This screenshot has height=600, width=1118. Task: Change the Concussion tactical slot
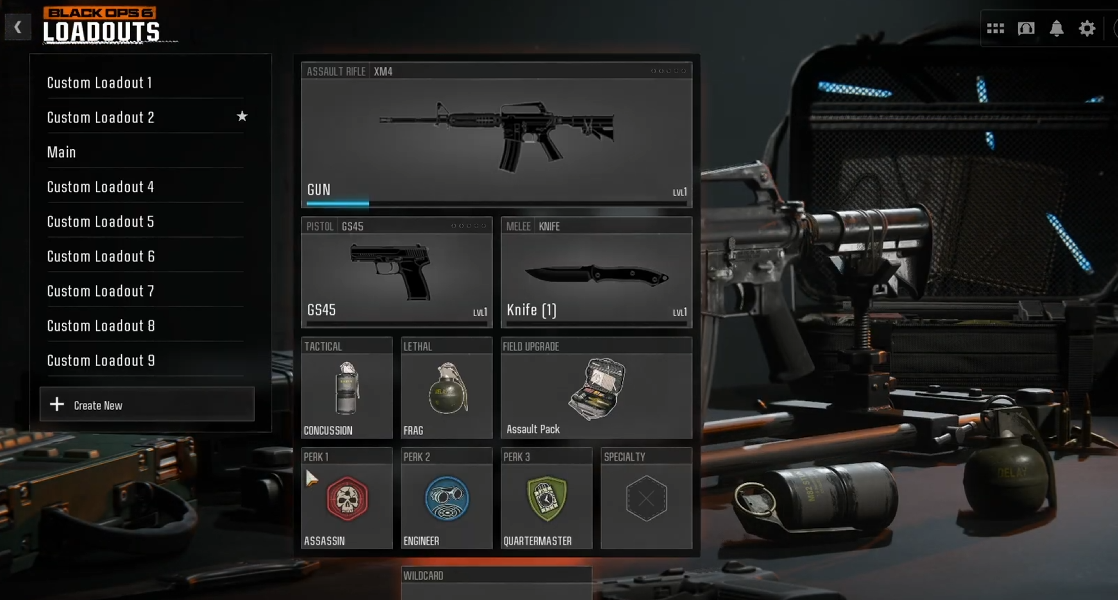tap(346, 389)
